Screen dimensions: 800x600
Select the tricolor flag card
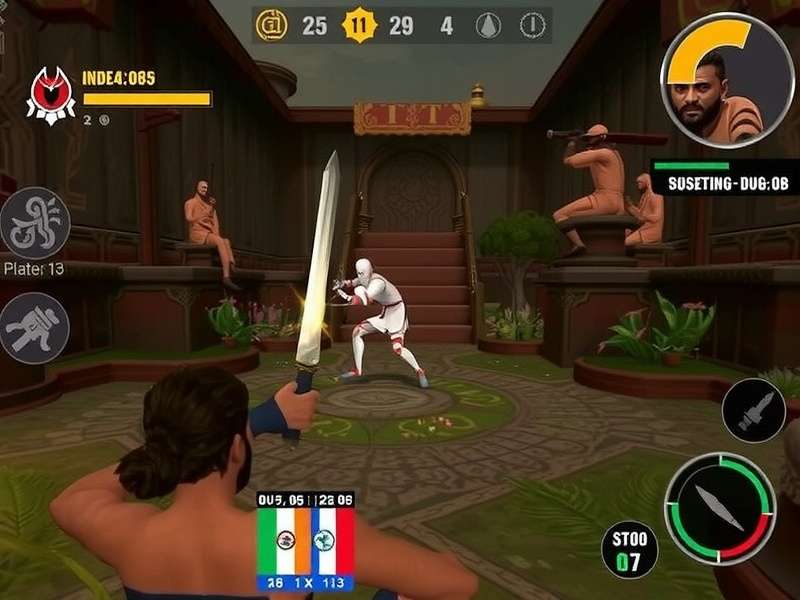pyautogui.click(x=306, y=541)
